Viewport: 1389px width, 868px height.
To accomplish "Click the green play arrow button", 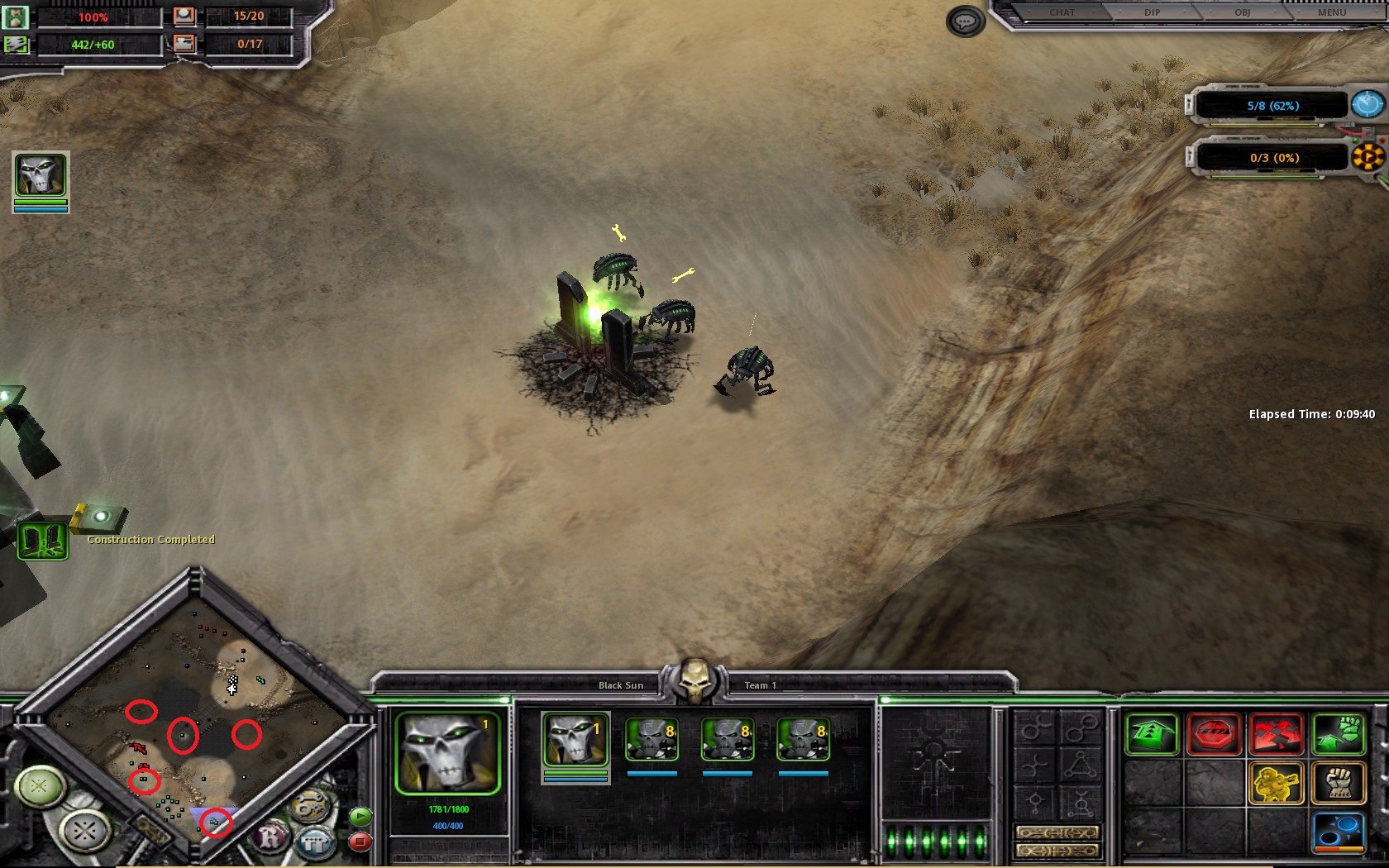I will (x=360, y=817).
